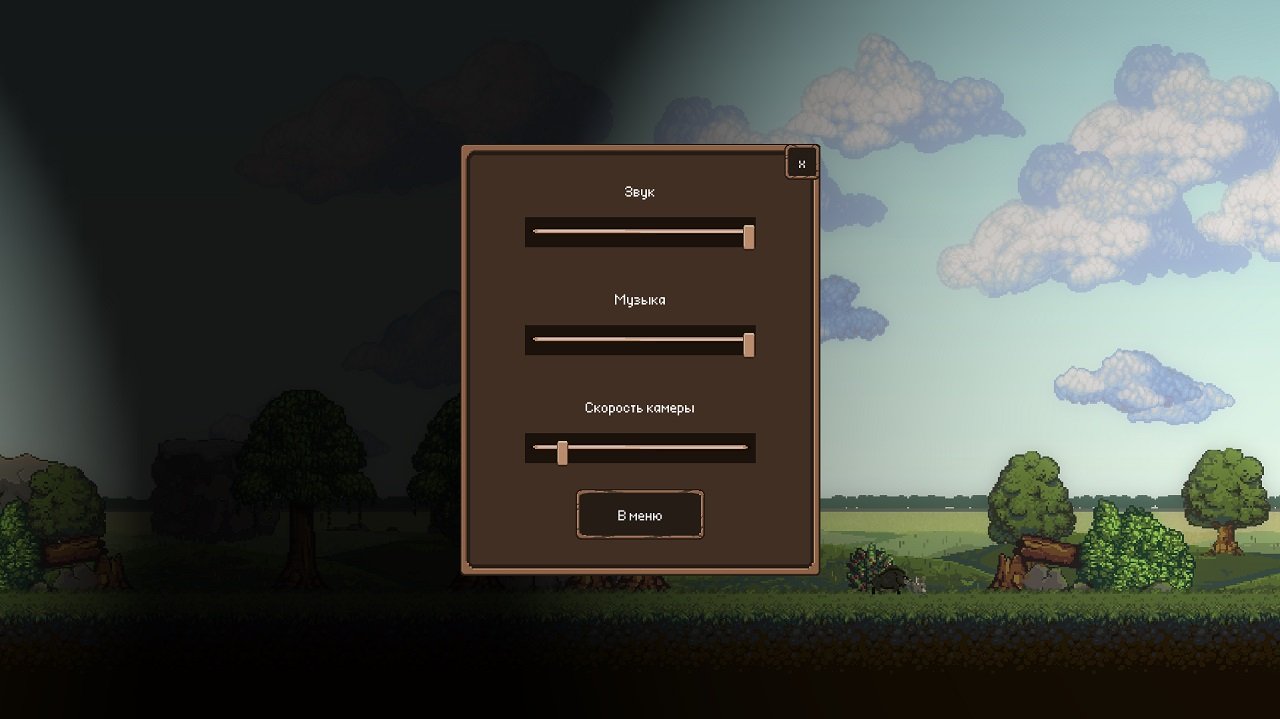
Task: Click the Звук volume slider
Action: (640, 232)
